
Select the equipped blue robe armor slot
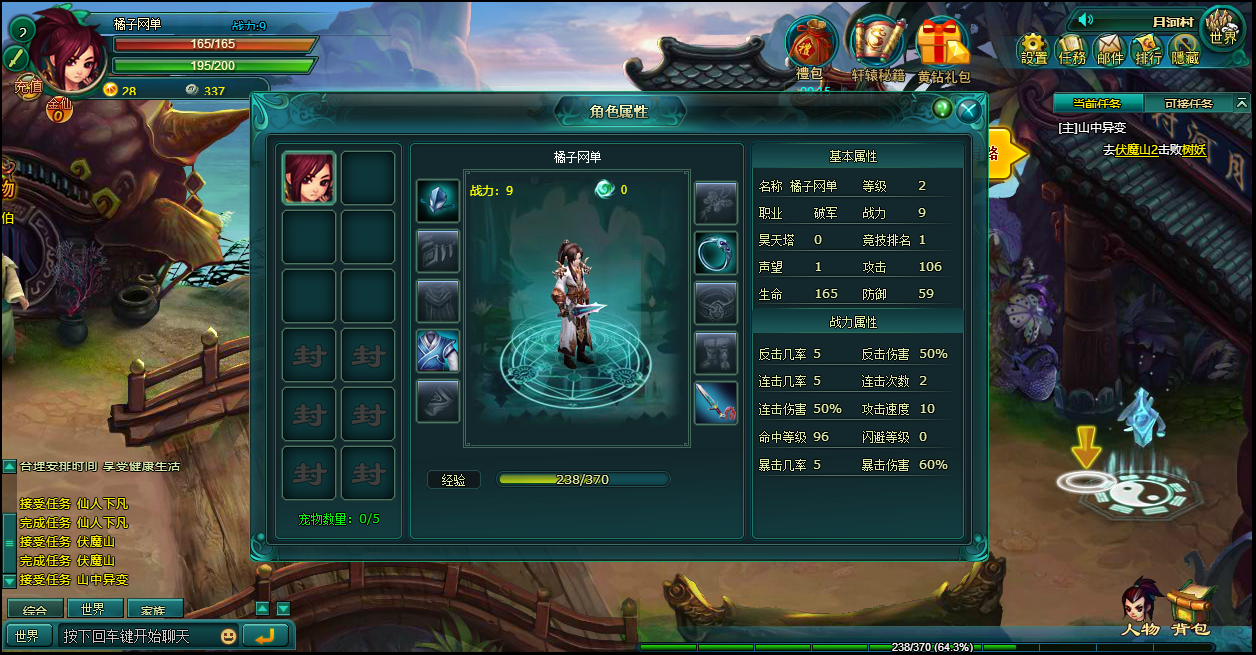pyautogui.click(x=438, y=351)
